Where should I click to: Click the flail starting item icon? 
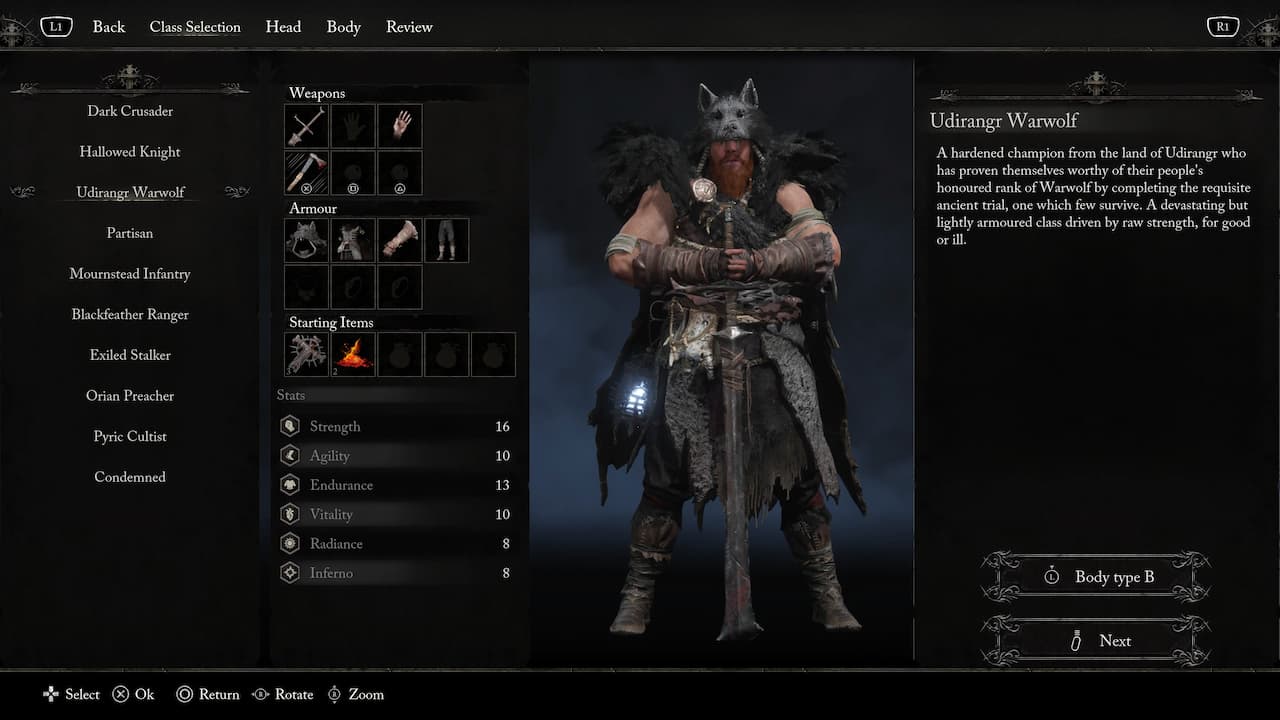[x=305, y=354]
